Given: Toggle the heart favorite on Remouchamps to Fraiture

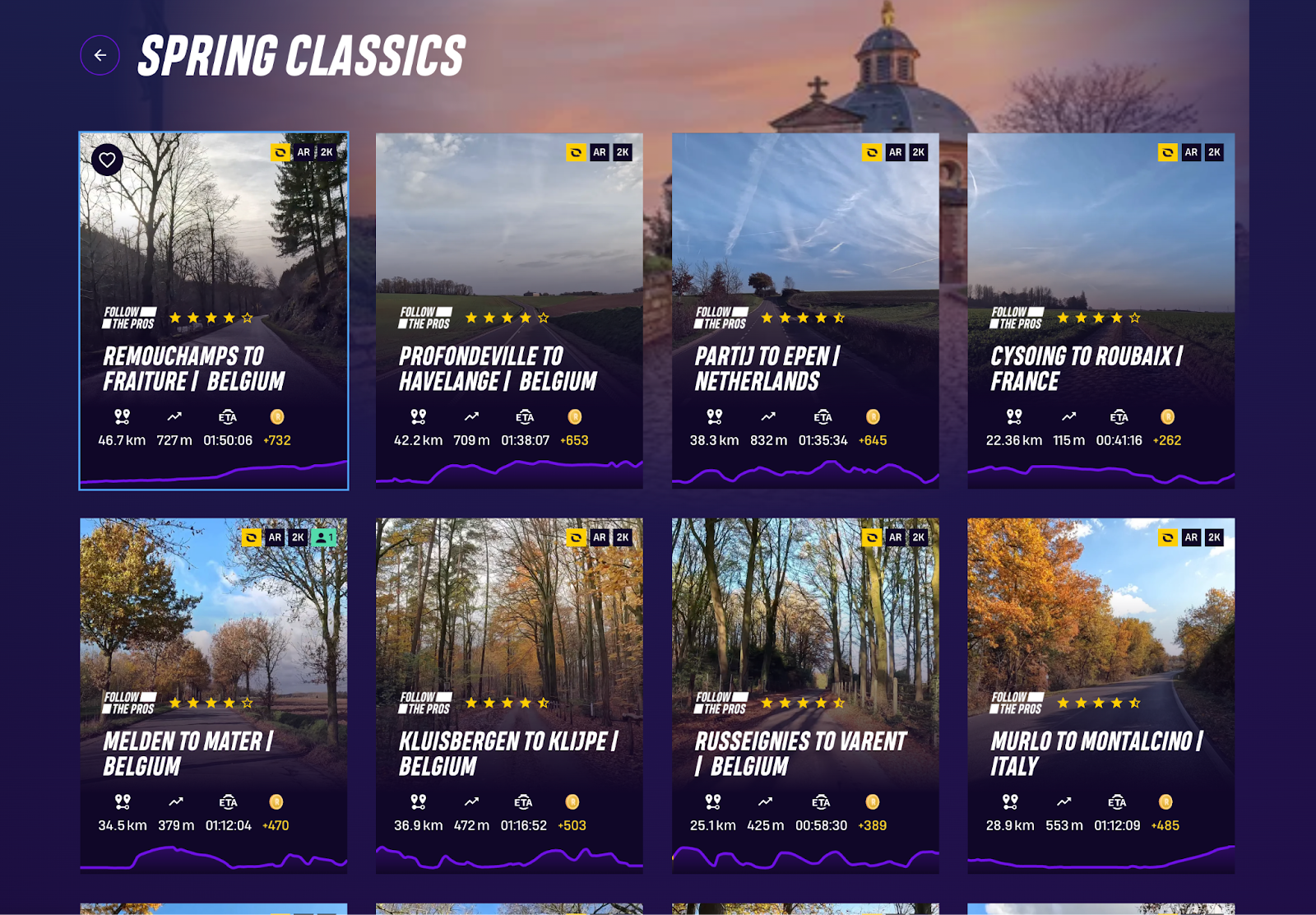Looking at the screenshot, I should (108, 160).
